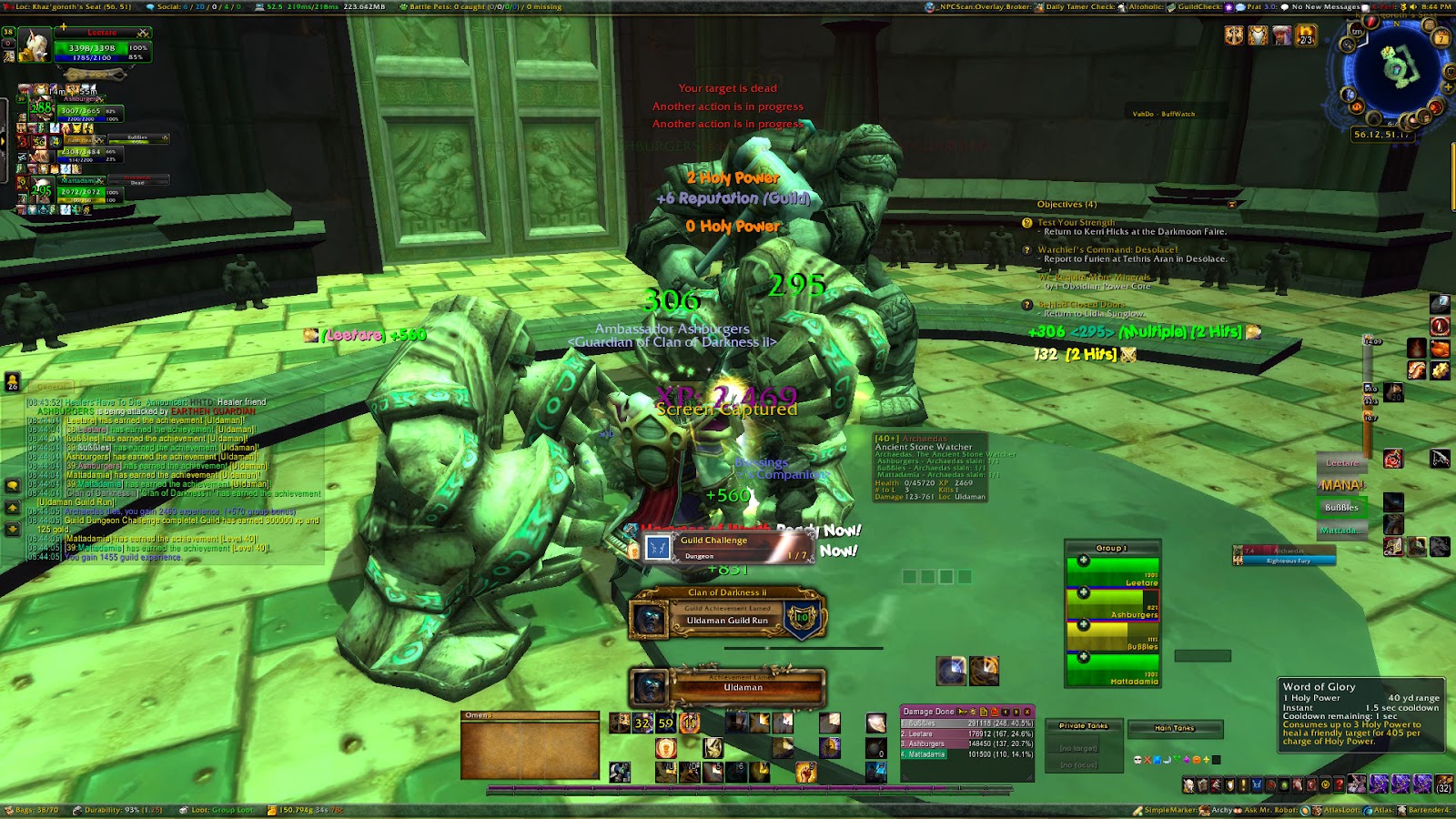Open the red question mark help micro button
This screenshot has width=1456, height=819.
(x=1339, y=784)
